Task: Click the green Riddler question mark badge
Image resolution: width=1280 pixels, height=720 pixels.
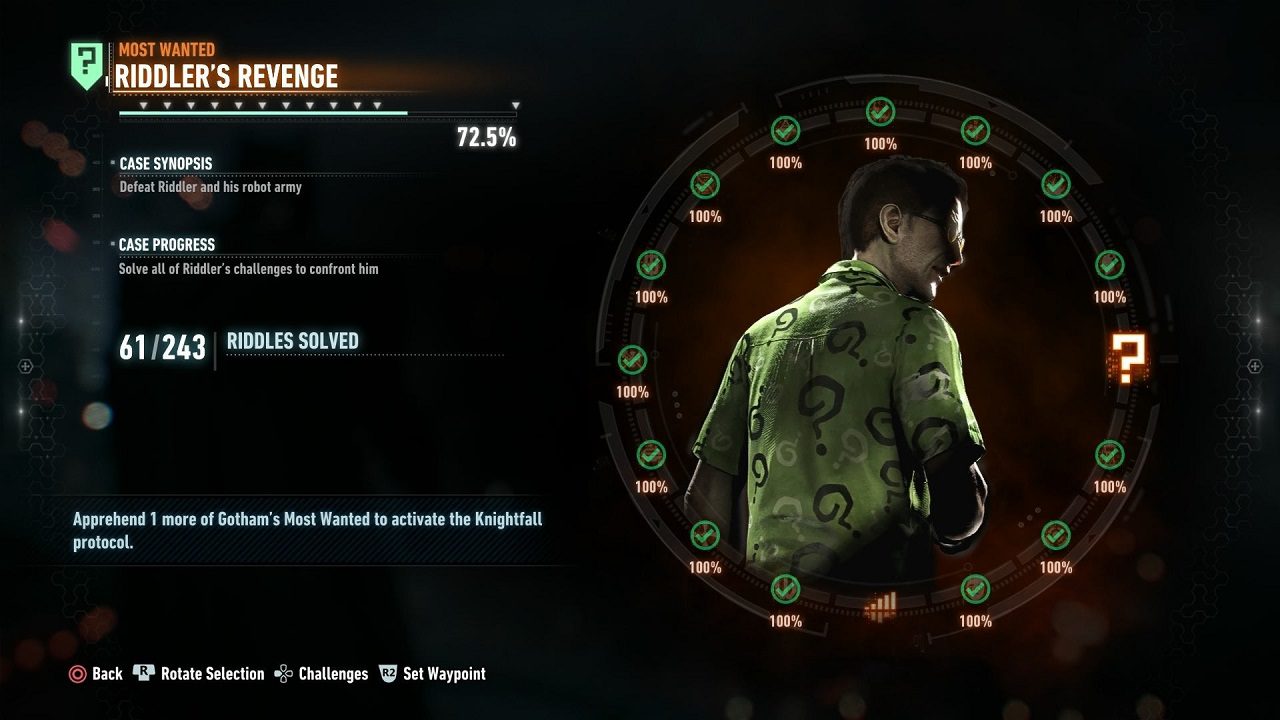Action: tap(85, 65)
